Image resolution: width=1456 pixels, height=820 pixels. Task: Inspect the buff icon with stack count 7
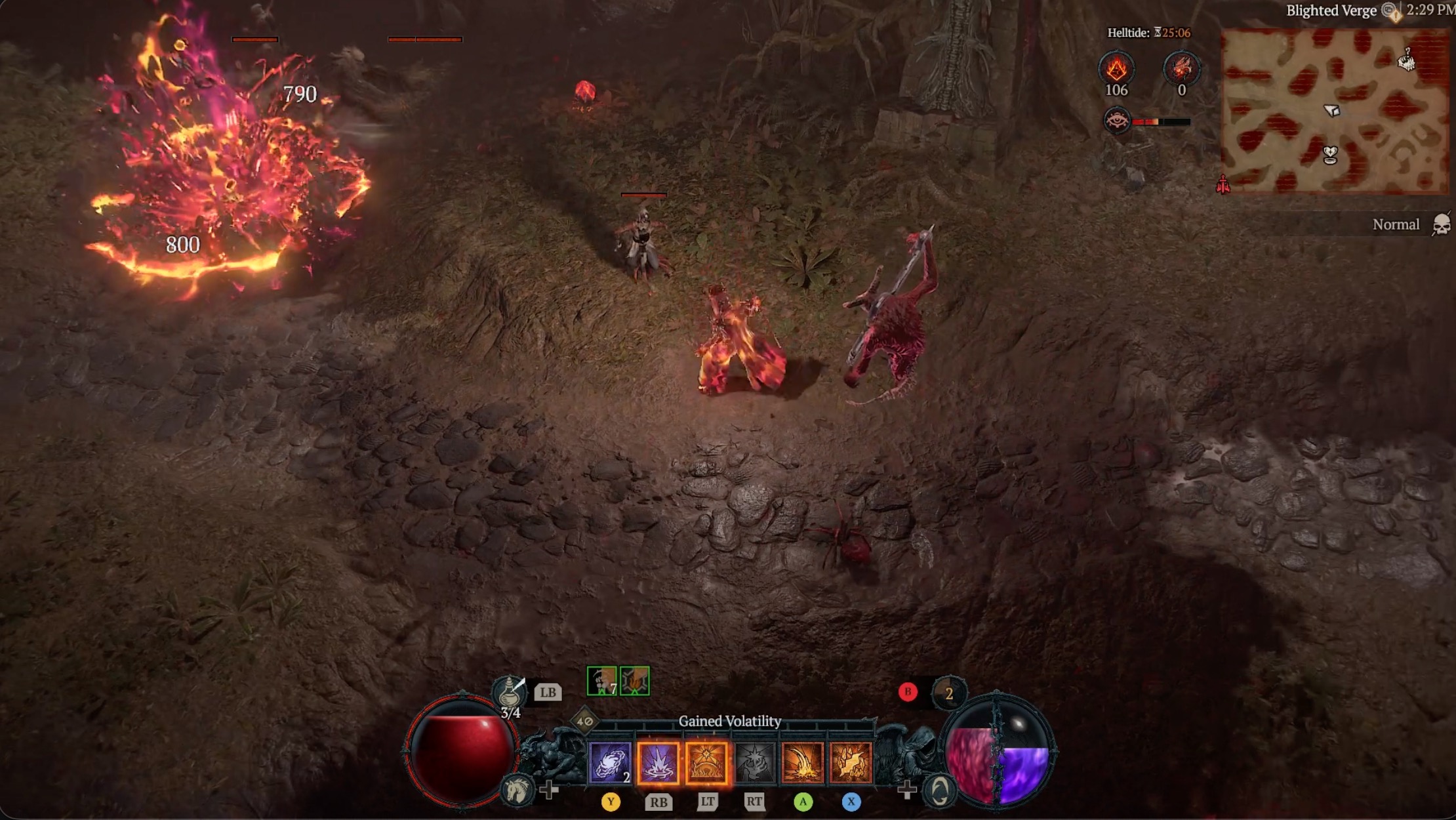[601, 681]
